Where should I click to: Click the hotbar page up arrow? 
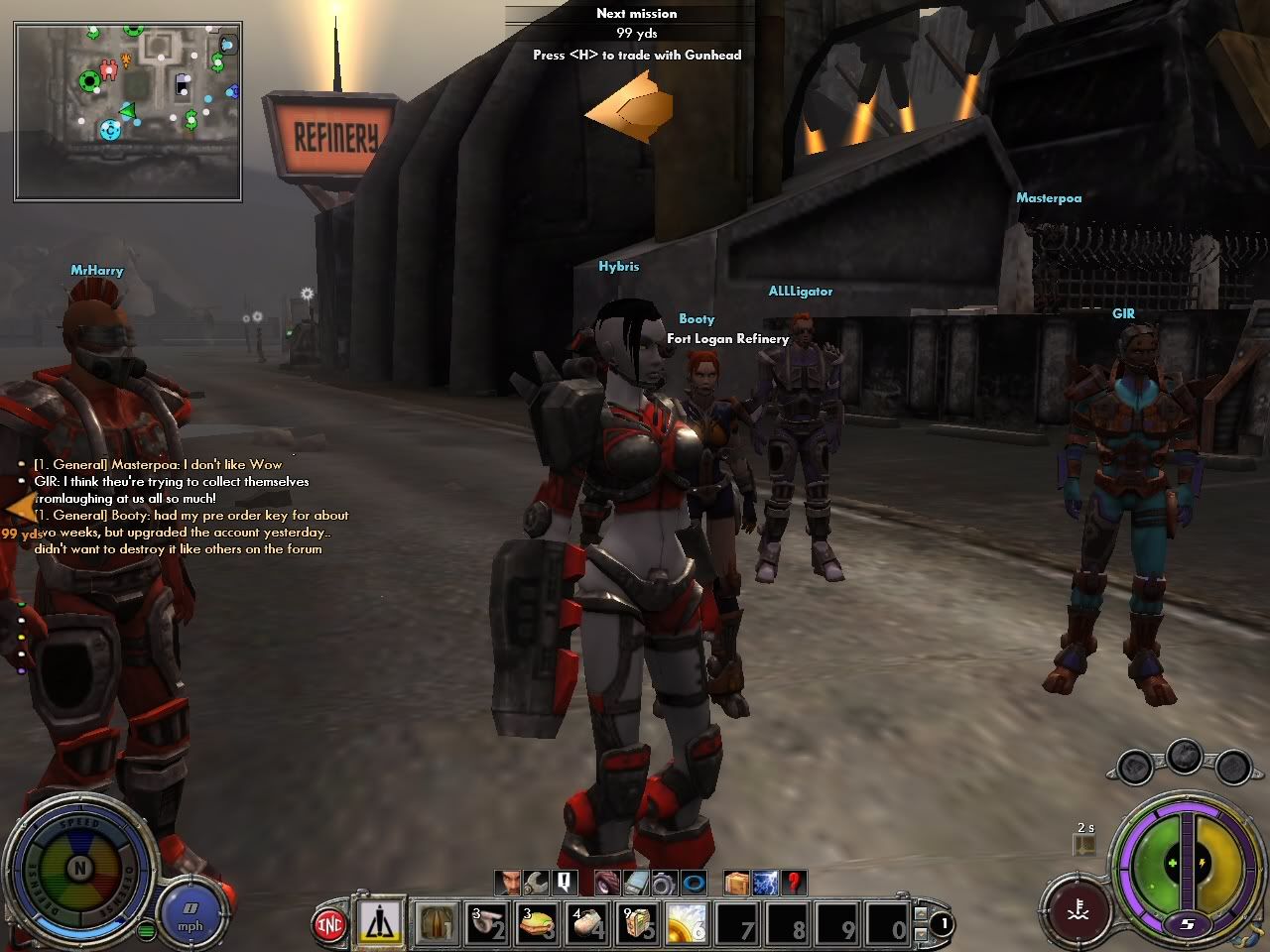pyautogui.click(x=923, y=912)
